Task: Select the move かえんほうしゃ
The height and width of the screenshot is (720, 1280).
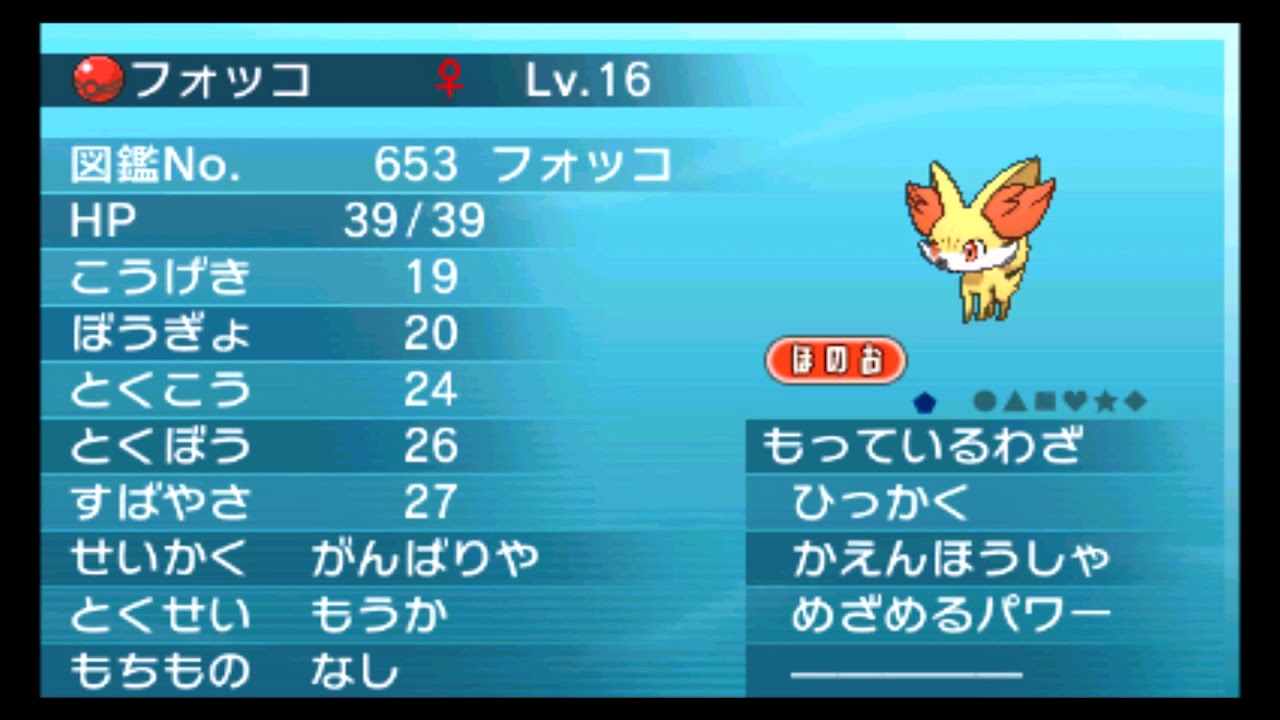Action: coord(950,561)
